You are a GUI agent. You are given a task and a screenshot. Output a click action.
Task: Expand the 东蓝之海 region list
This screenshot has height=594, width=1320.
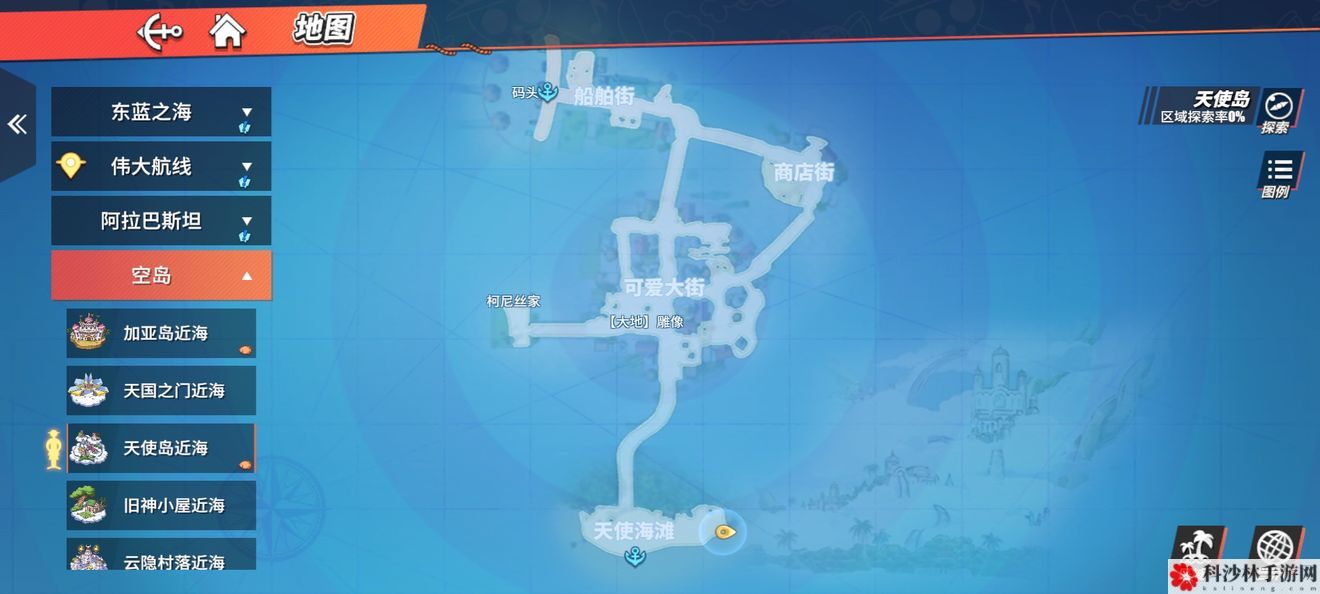161,112
